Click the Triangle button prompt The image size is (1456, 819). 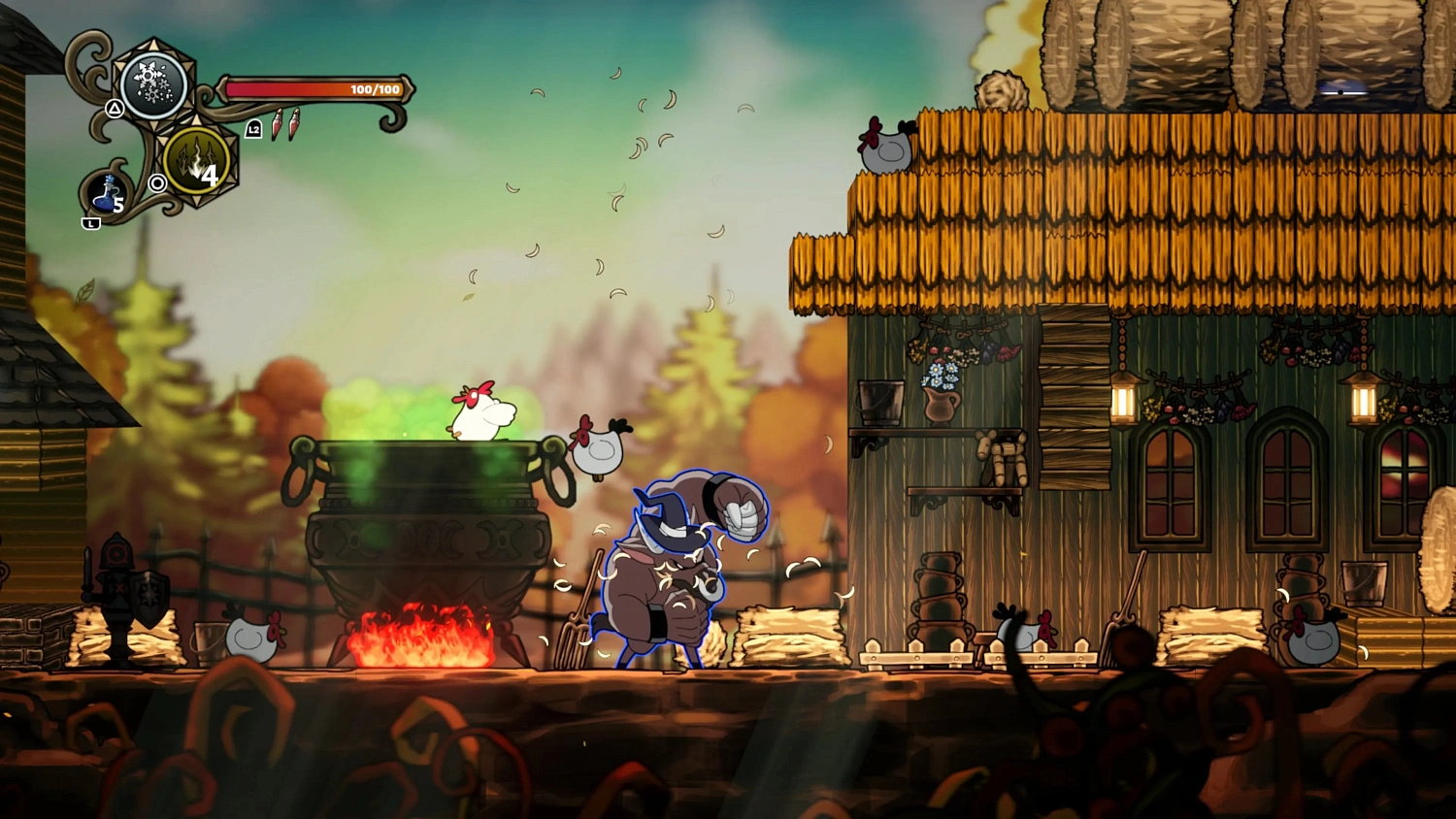[x=116, y=110]
